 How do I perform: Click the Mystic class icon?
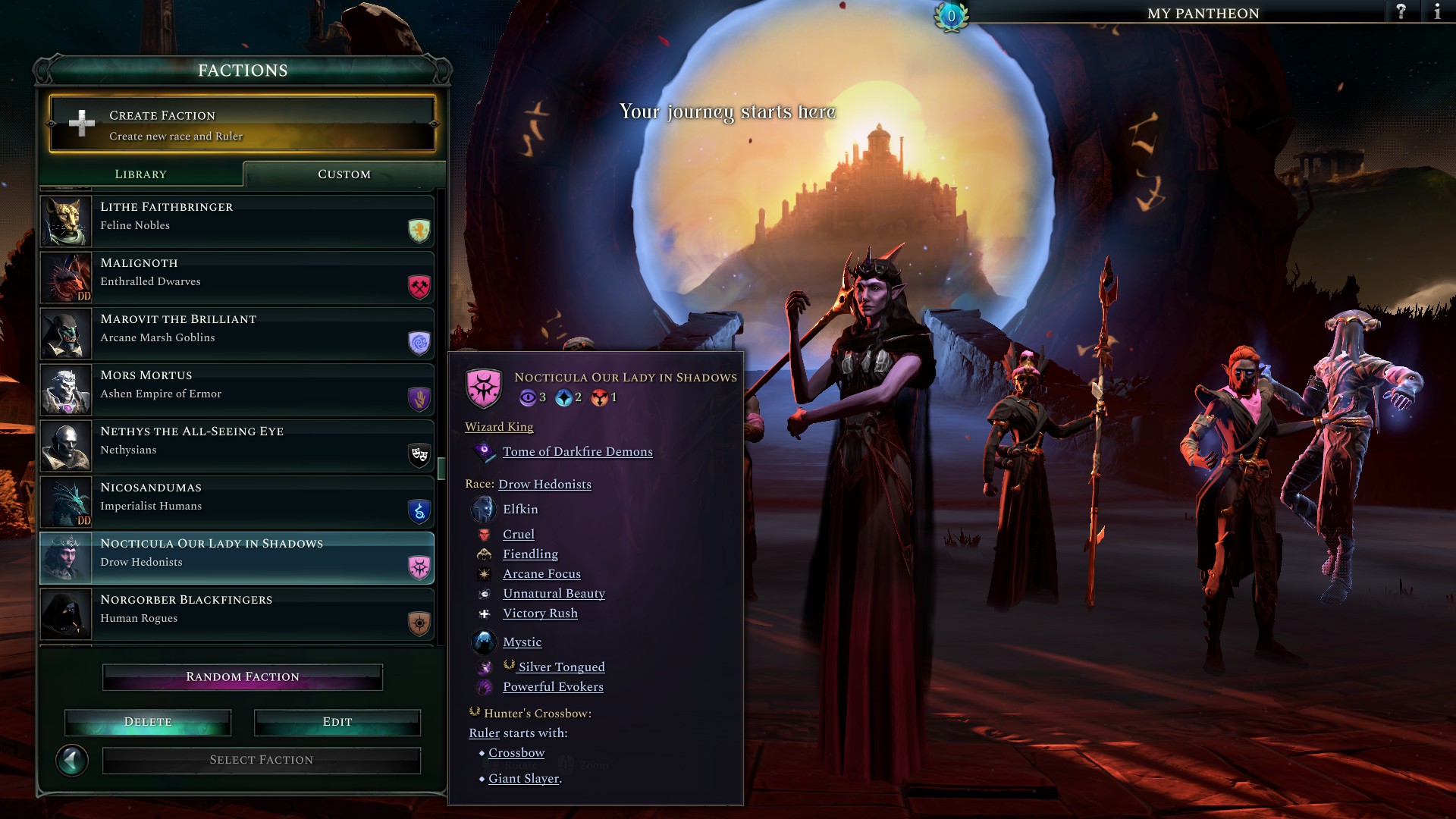[483, 642]
